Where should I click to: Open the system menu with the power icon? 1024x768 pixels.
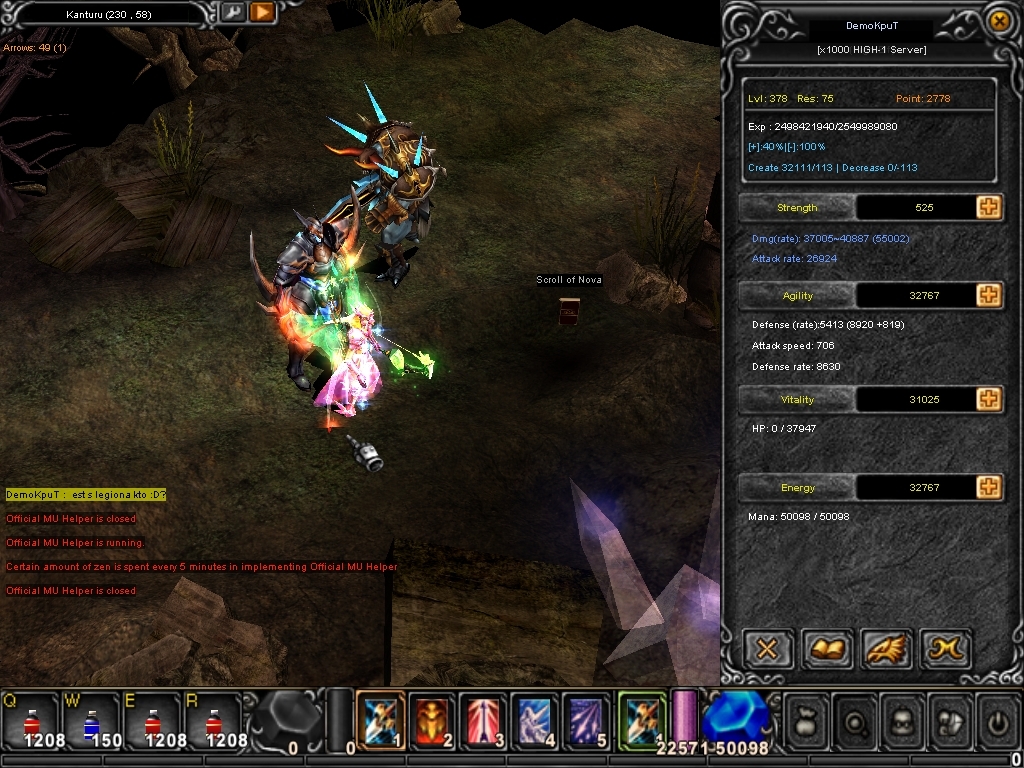click(996, 719)
